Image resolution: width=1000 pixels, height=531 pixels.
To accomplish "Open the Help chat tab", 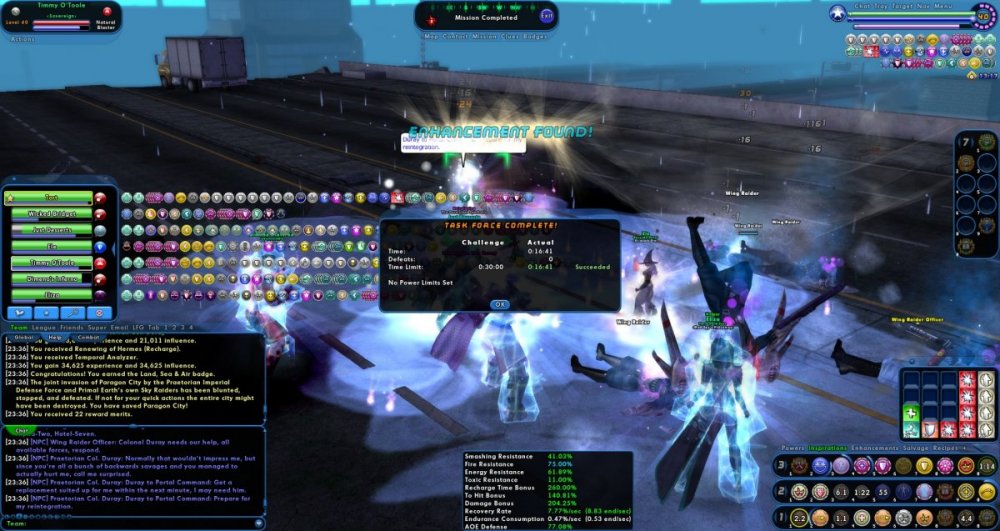I will pos(56,338).
